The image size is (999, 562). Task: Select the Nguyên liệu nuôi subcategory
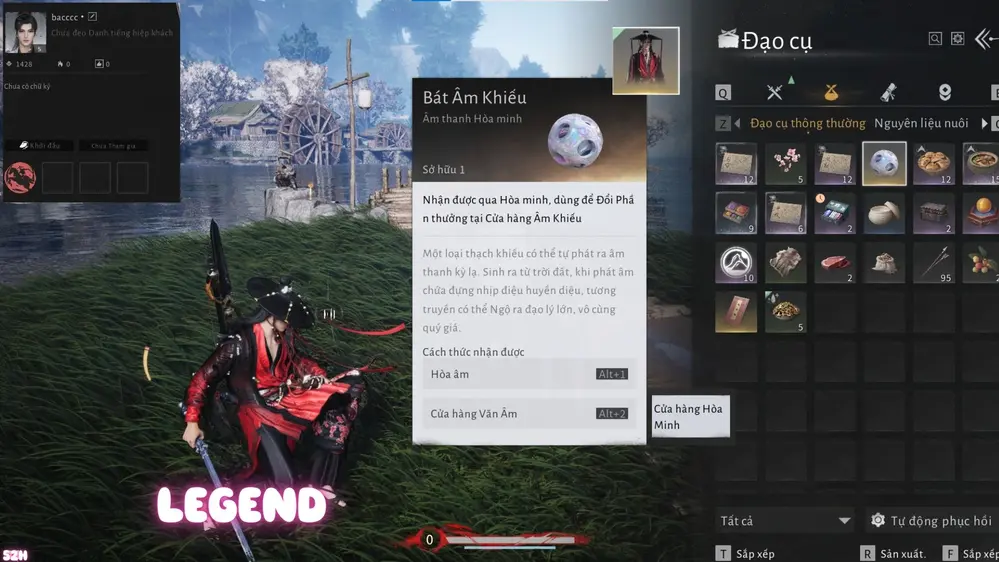(x=921, y=124)
